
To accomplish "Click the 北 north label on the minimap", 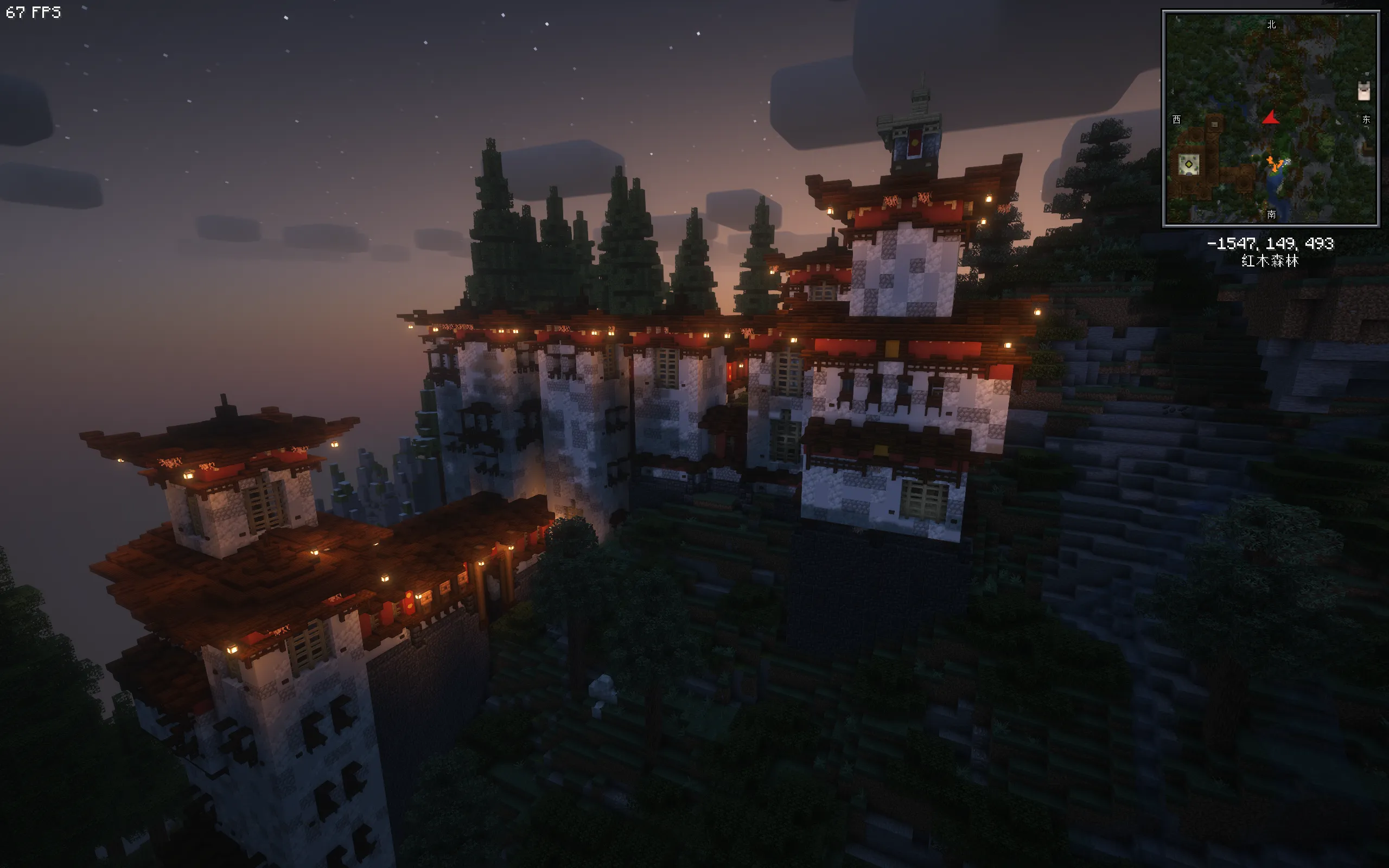I will pos(1271,24).
